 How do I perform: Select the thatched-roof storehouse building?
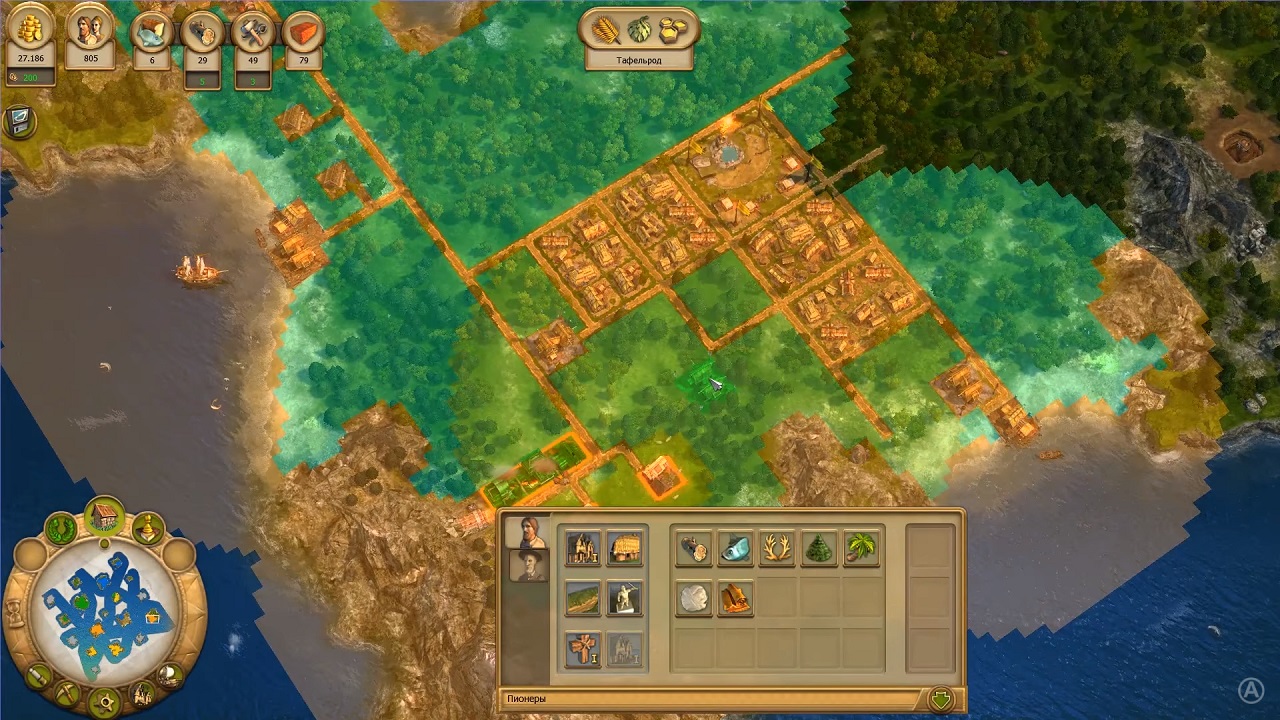pos(625,548)
